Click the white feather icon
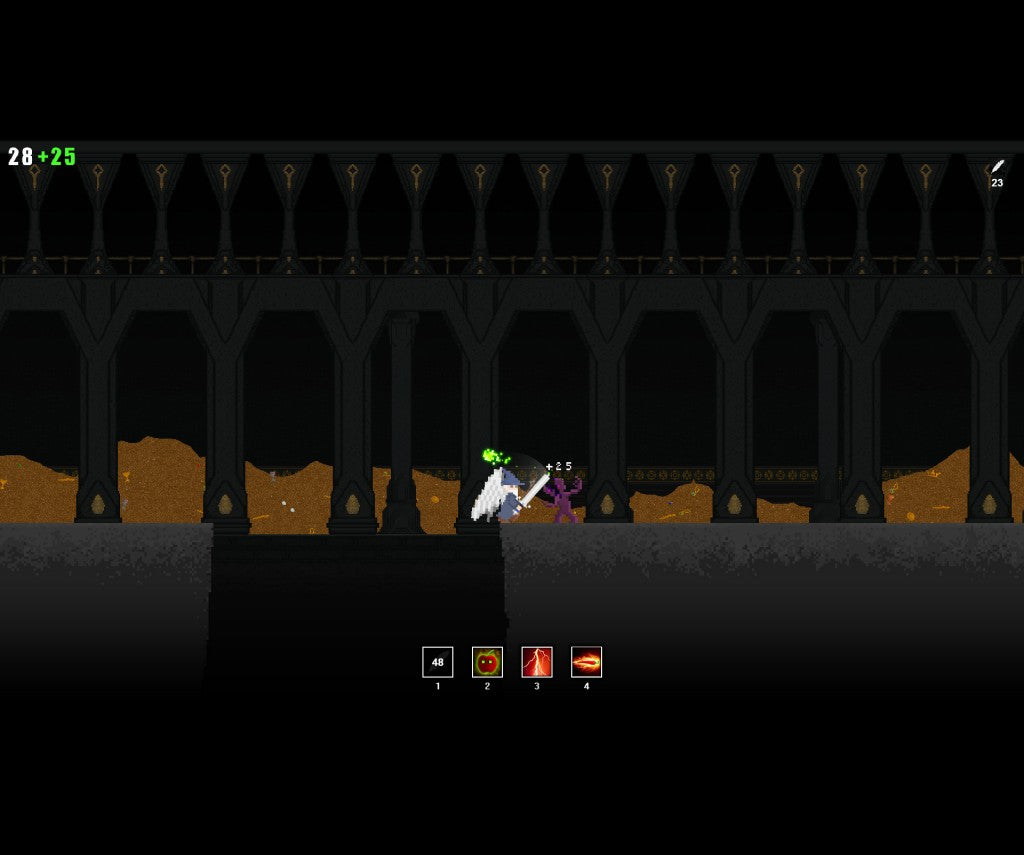 click(997, 166)
